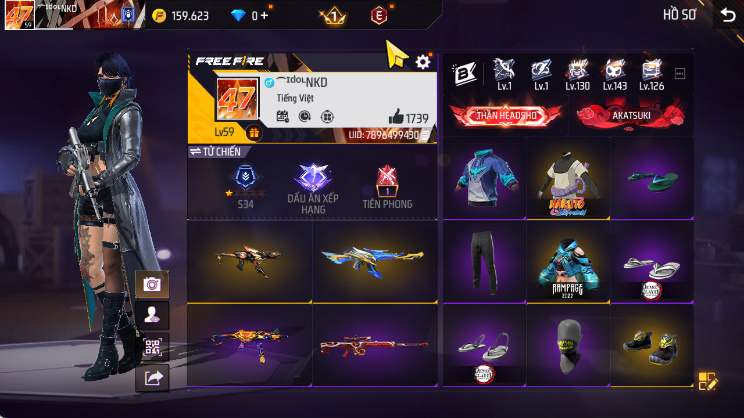The height and width of the screenshot is (418, 744).
Task: Select the Dấu Ấn Xếp Hạng badge
Action: pos(313,184)
